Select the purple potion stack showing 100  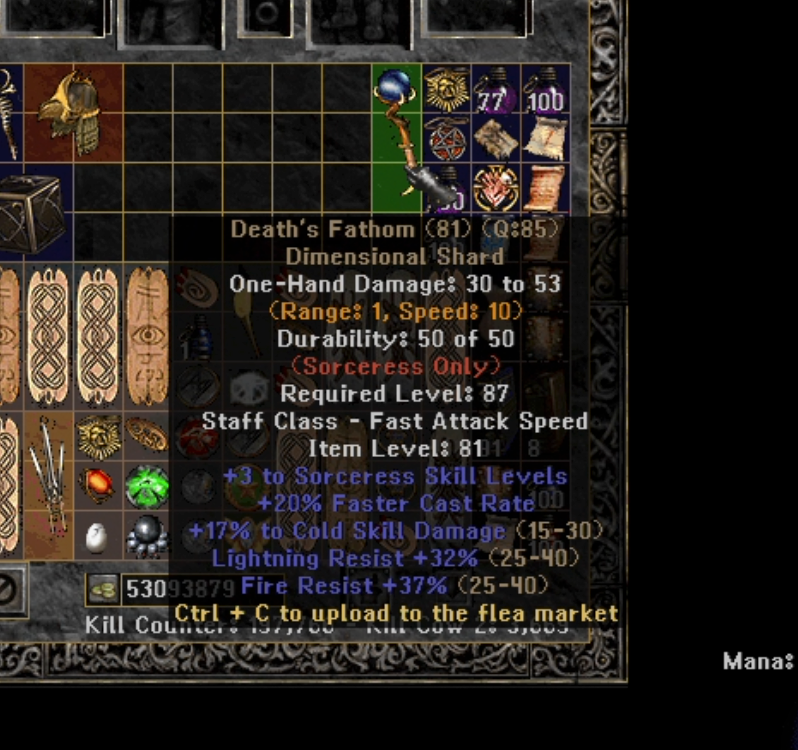click(x=545, y=90)
